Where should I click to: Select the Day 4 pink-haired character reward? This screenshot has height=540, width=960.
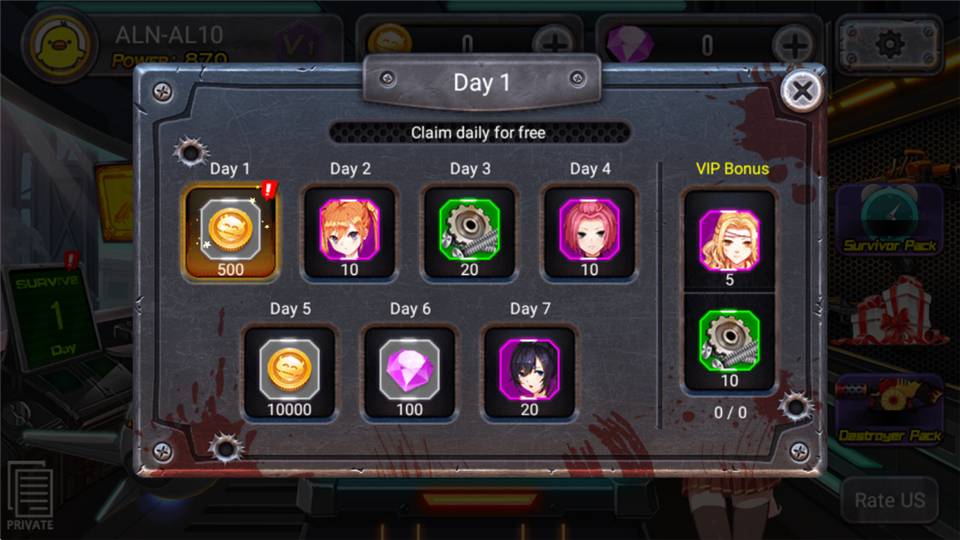coord(589,232)
